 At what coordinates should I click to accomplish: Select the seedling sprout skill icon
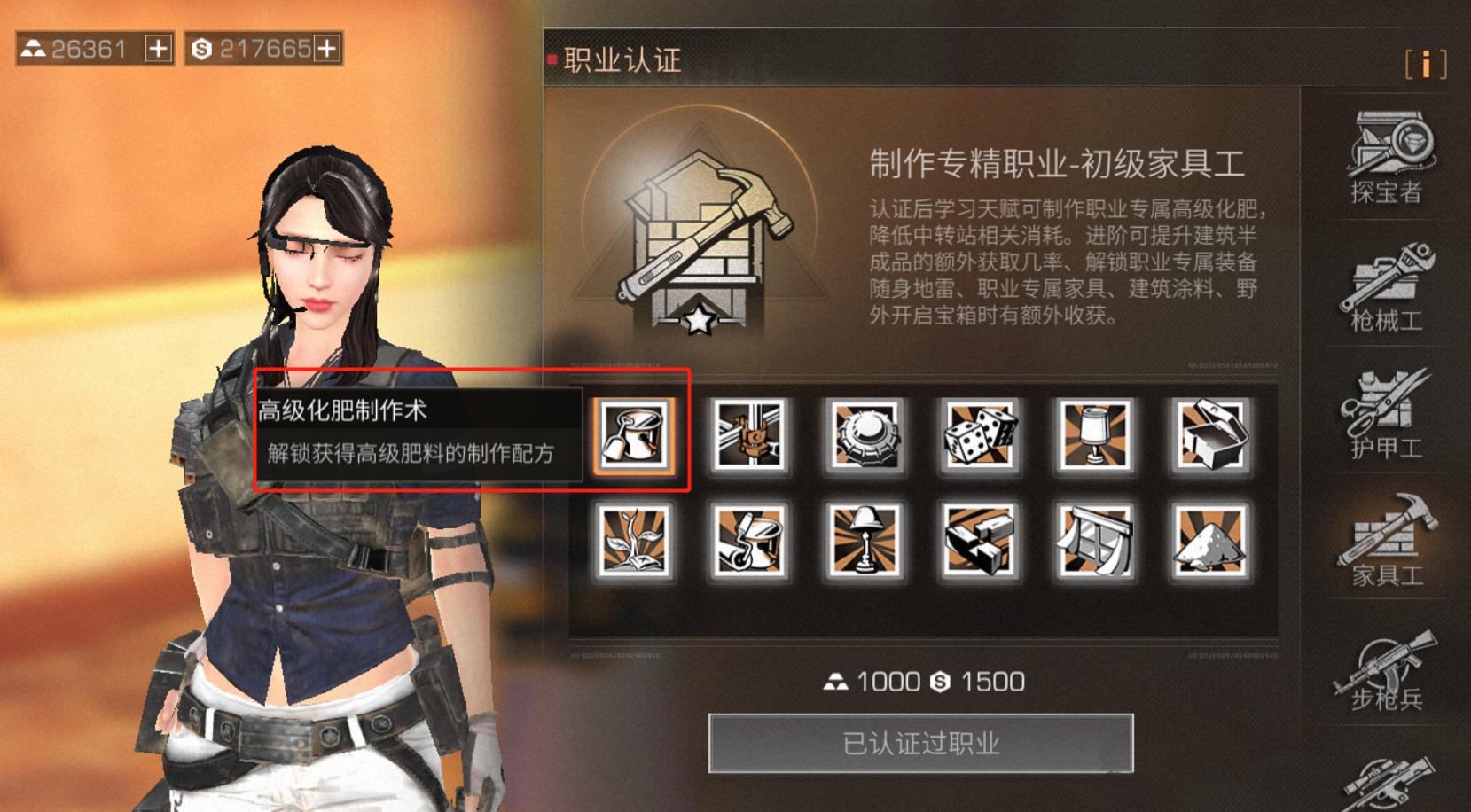[637, 543]
